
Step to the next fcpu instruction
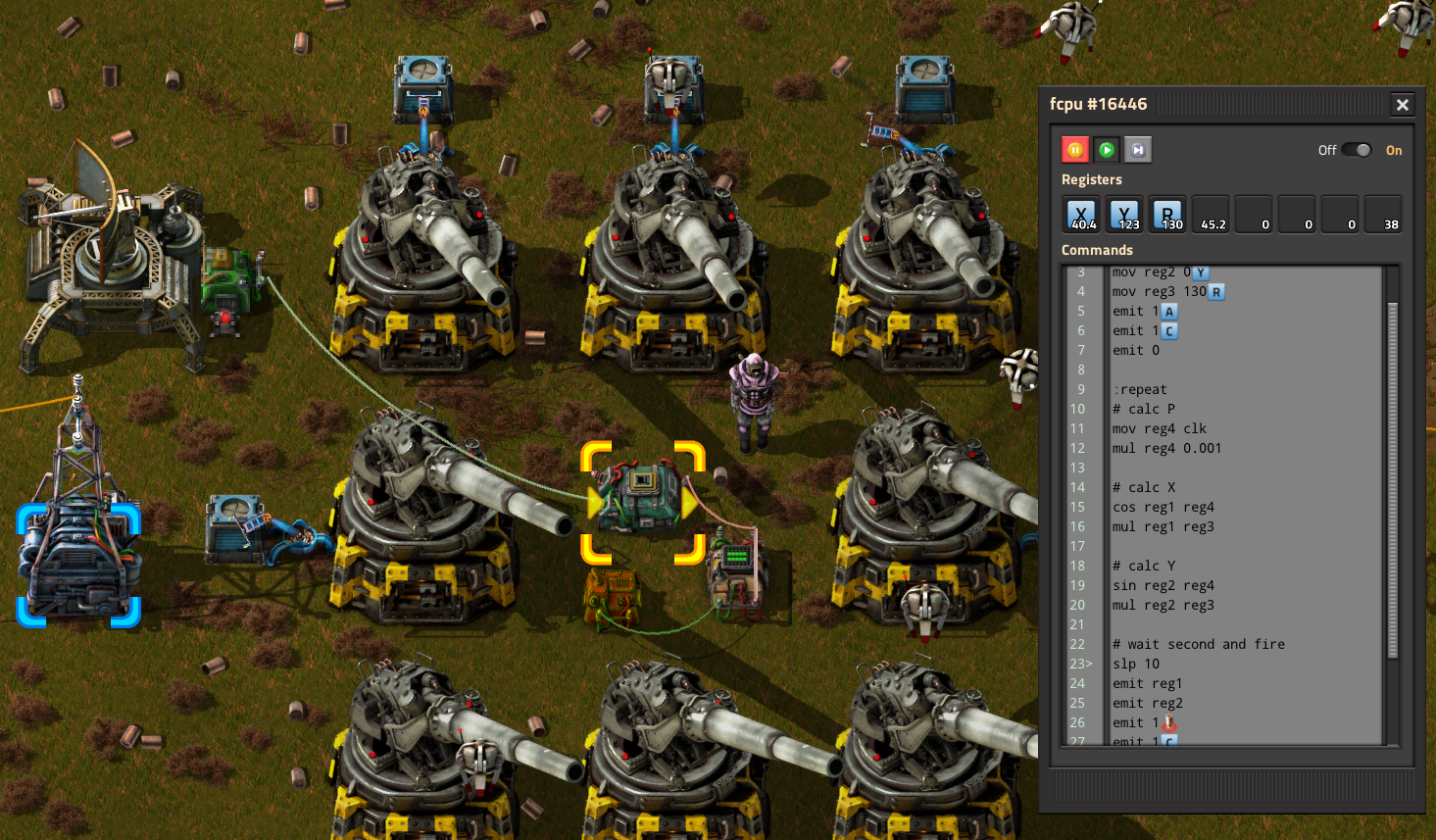1138,149
